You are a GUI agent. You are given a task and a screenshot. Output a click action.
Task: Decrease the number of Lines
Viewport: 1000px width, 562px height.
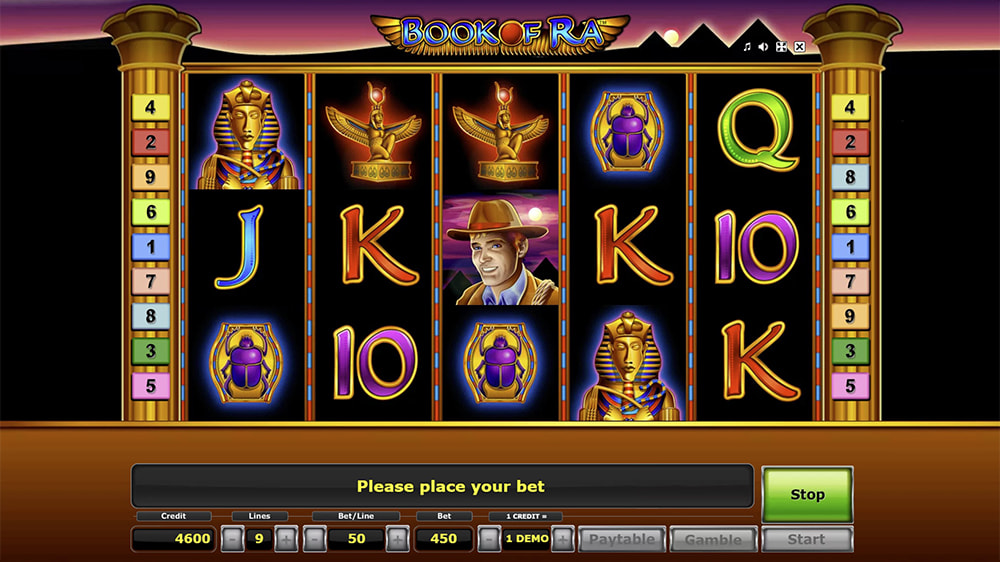[x=232, y=539]
